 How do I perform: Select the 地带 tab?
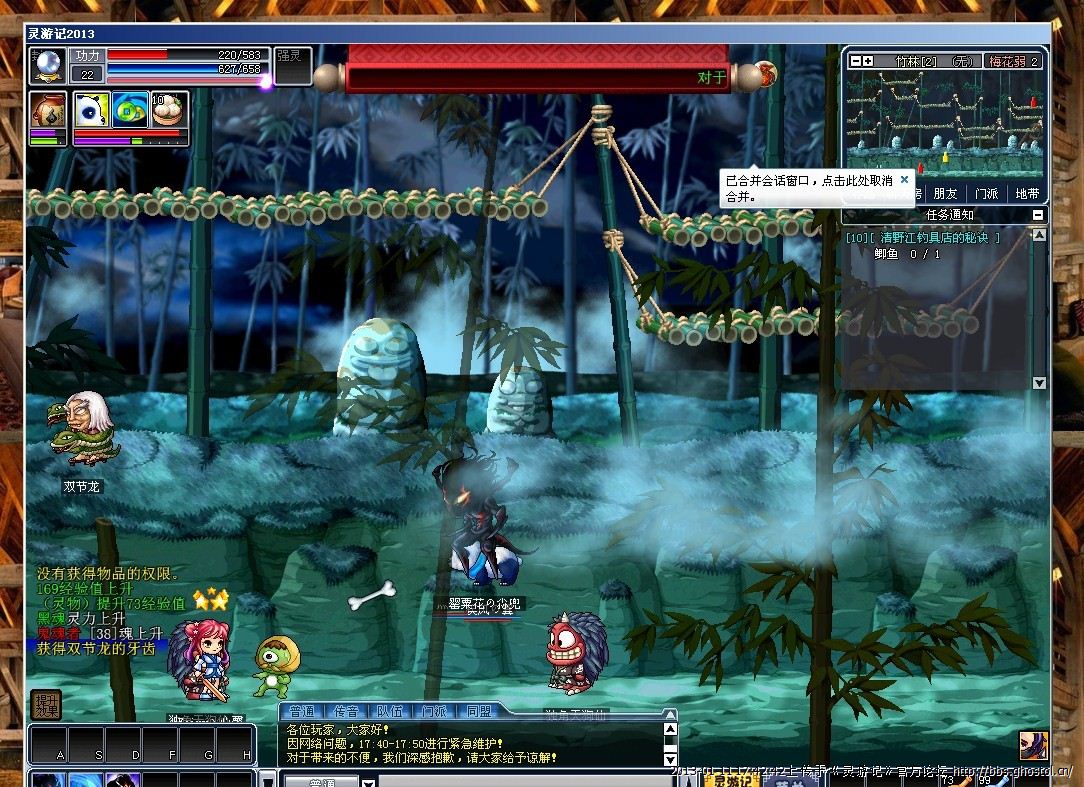click(1027, 194)
